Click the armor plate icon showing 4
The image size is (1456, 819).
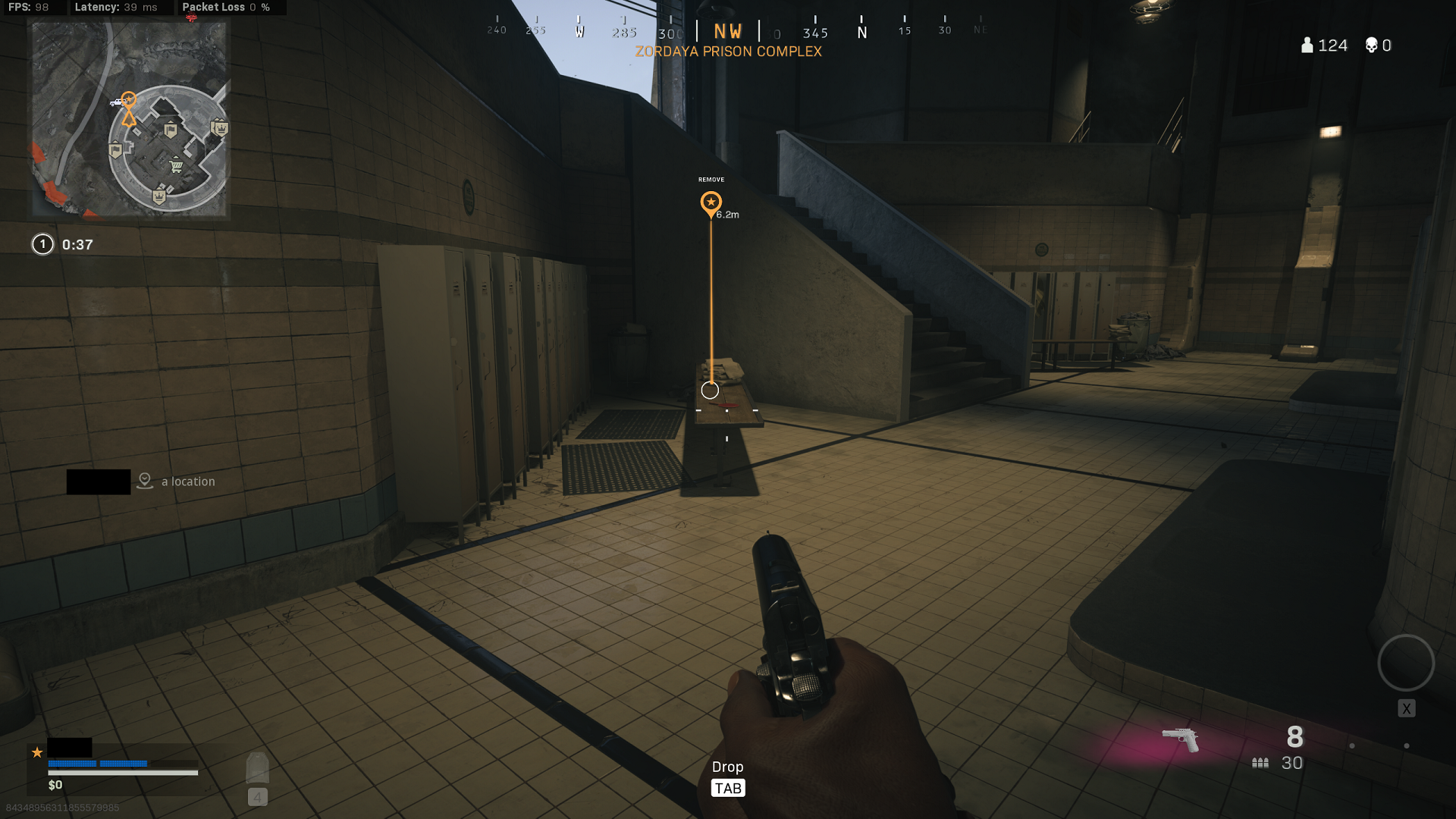tap(256, 770)
